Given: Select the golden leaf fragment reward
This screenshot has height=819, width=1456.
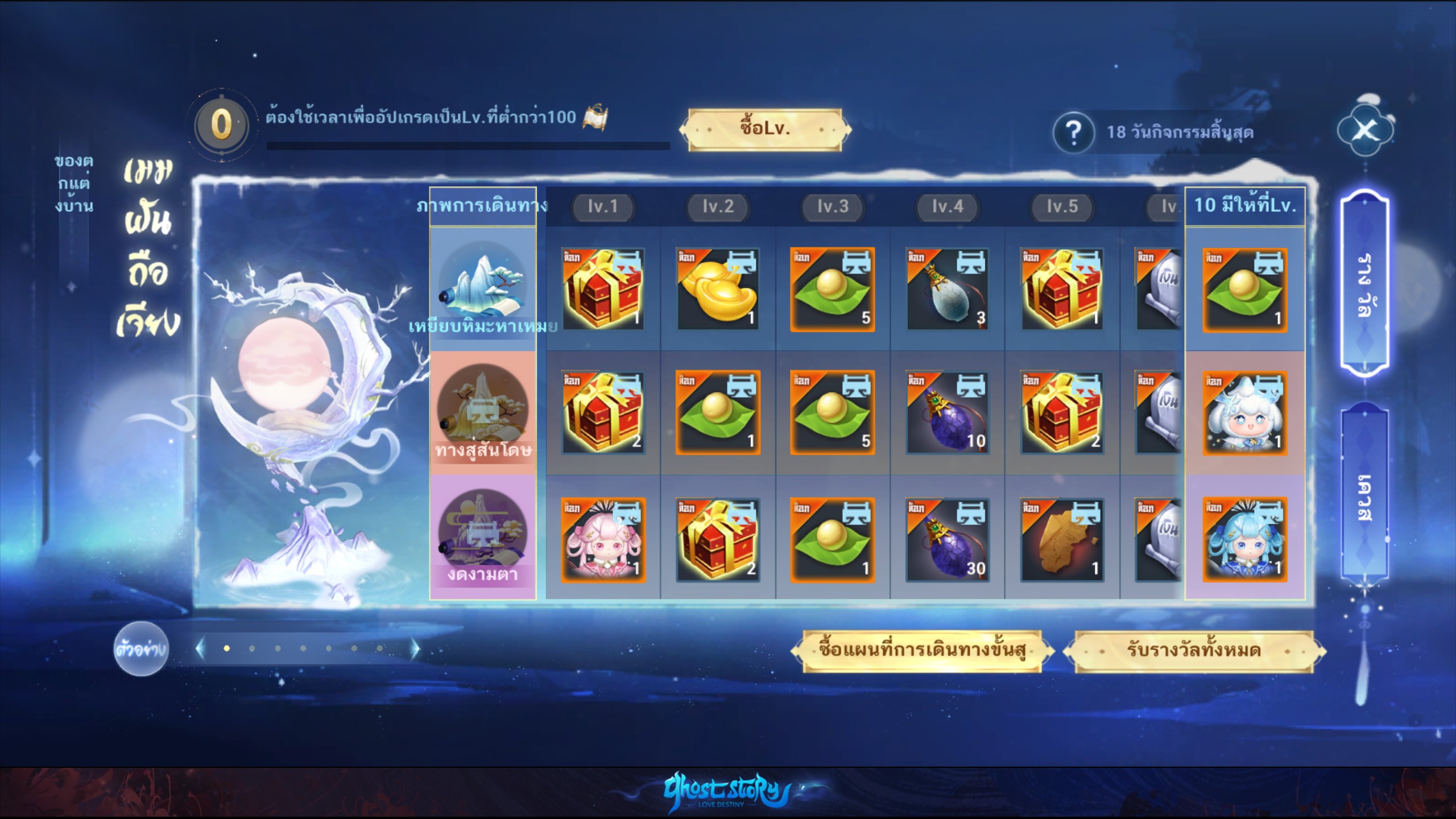Looking at the screenshot, I should (x=1062, y=540).
